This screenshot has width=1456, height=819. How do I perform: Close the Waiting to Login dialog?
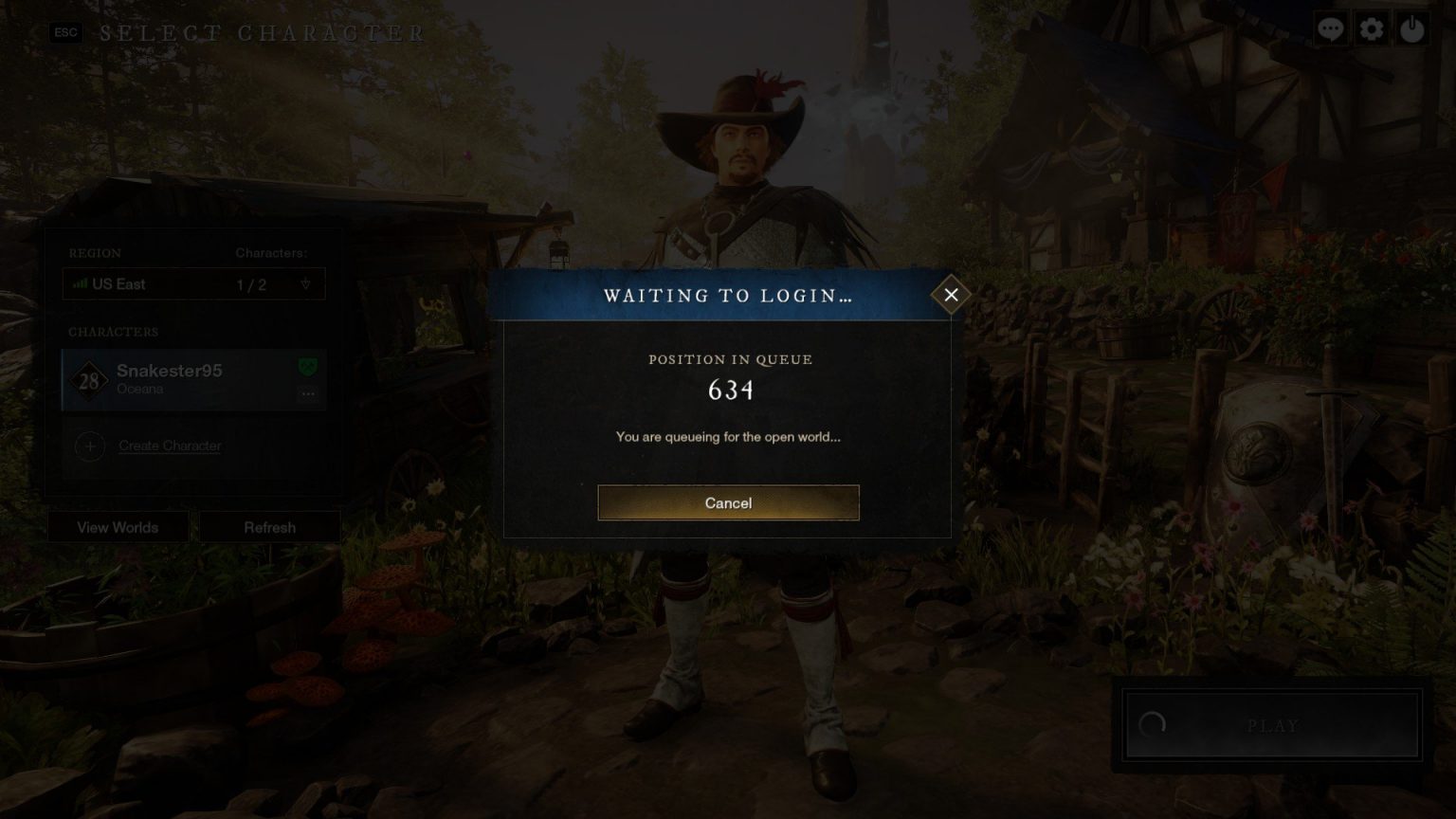(951, 295)
